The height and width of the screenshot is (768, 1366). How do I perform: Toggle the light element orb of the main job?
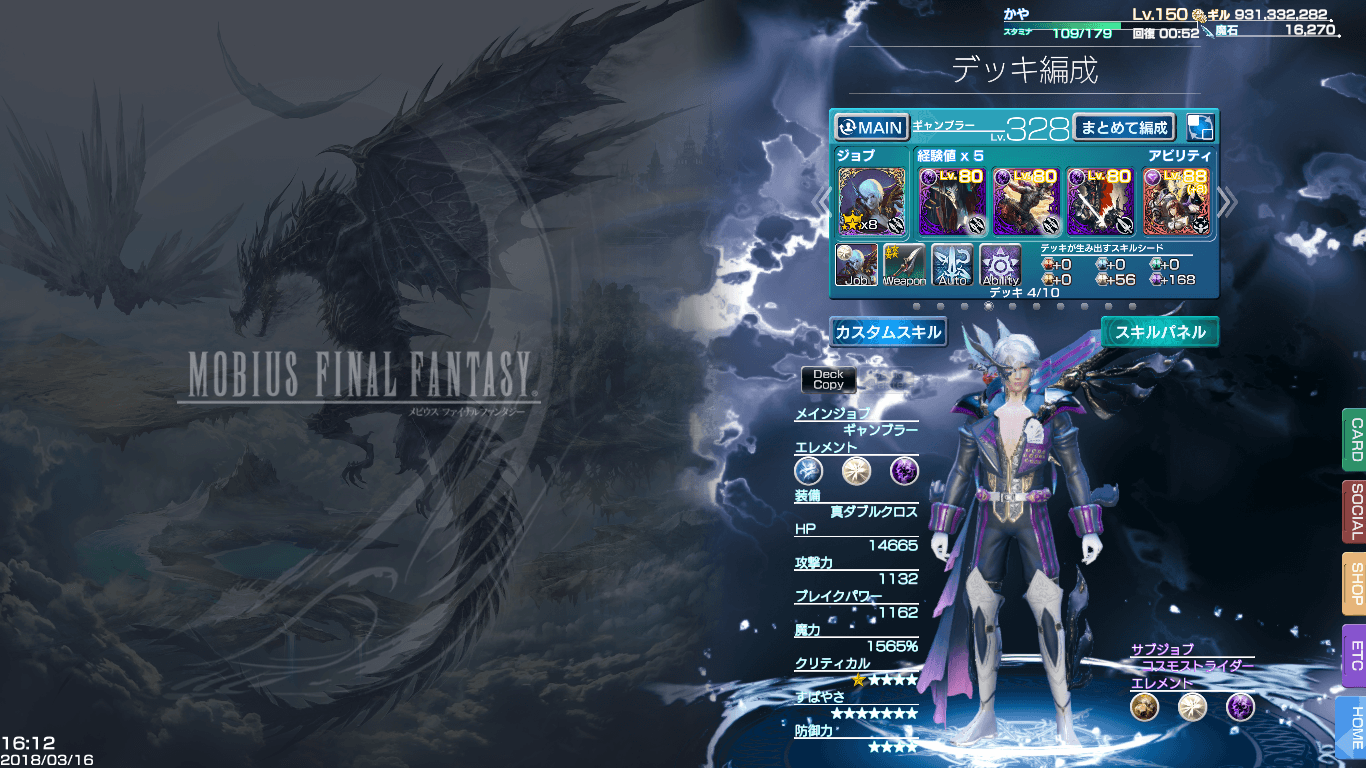[x=857, y=470]
